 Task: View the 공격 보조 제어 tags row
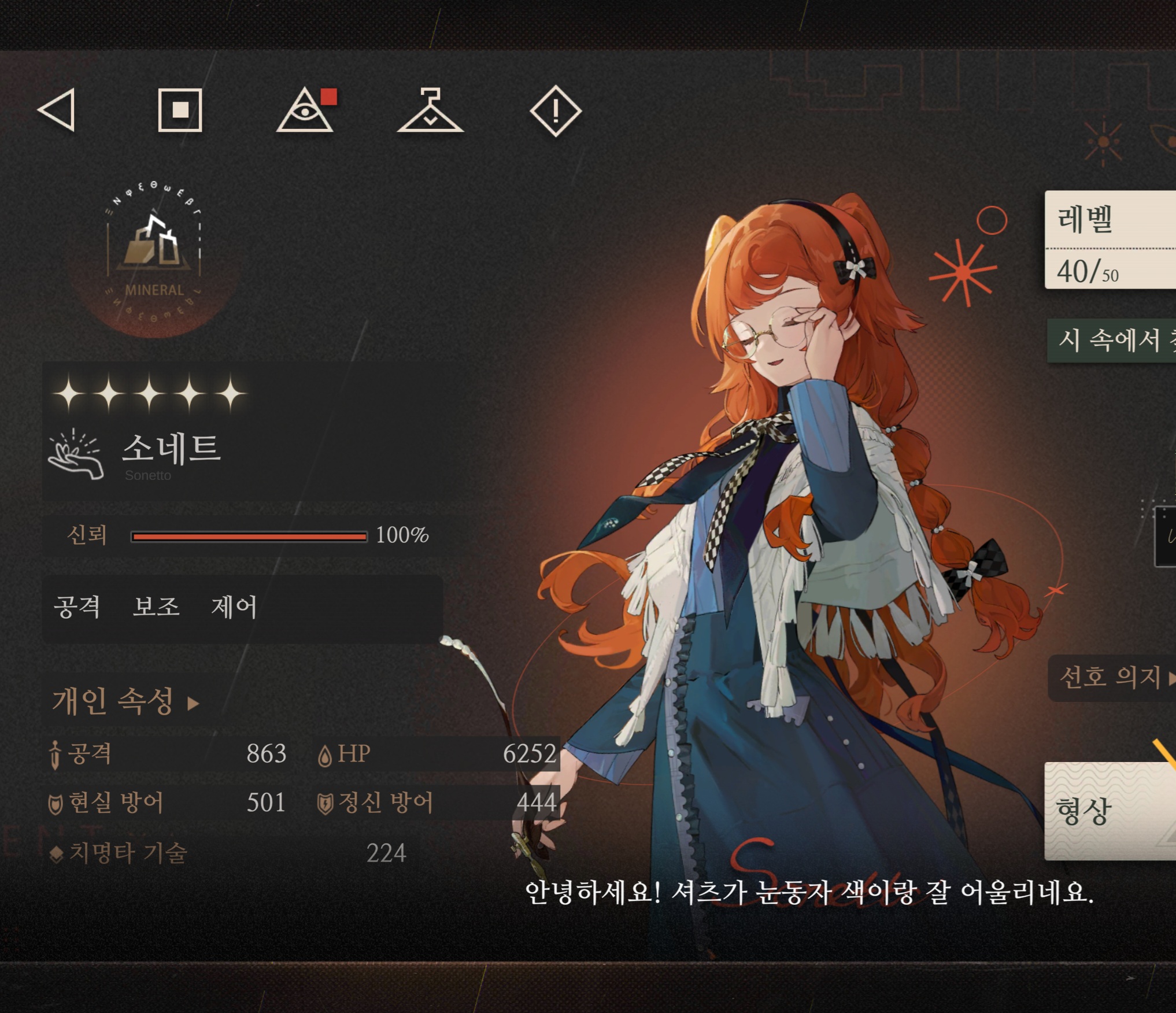(x=243, y=608)
